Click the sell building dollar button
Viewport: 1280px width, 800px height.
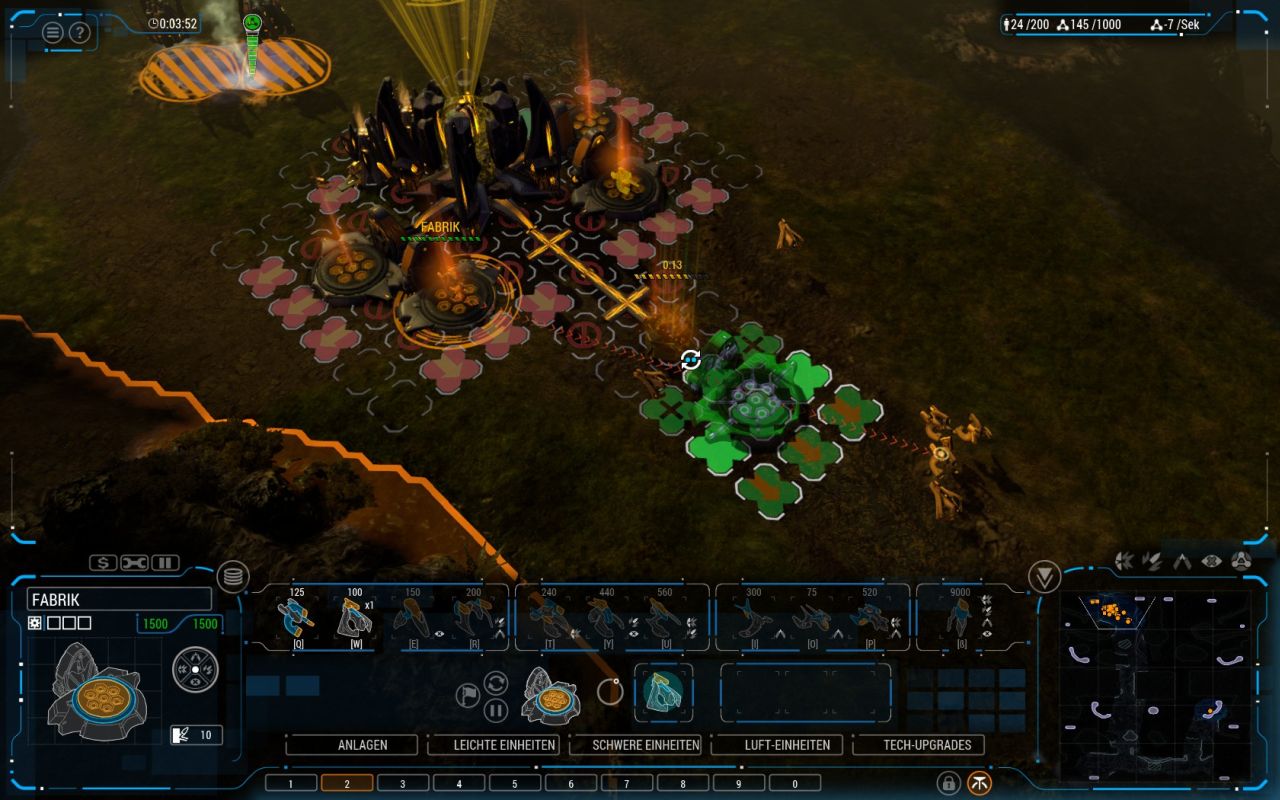point(103,563)
